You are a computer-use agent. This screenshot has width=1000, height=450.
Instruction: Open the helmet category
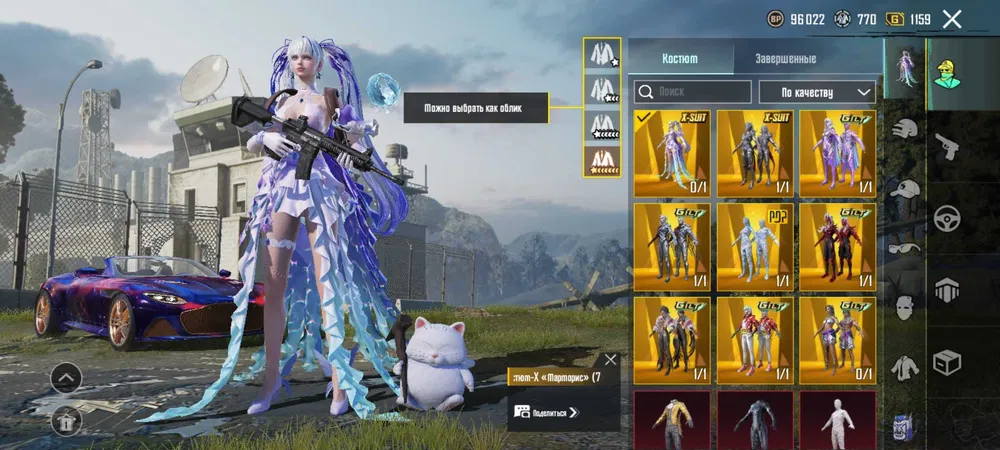[905, 128]
